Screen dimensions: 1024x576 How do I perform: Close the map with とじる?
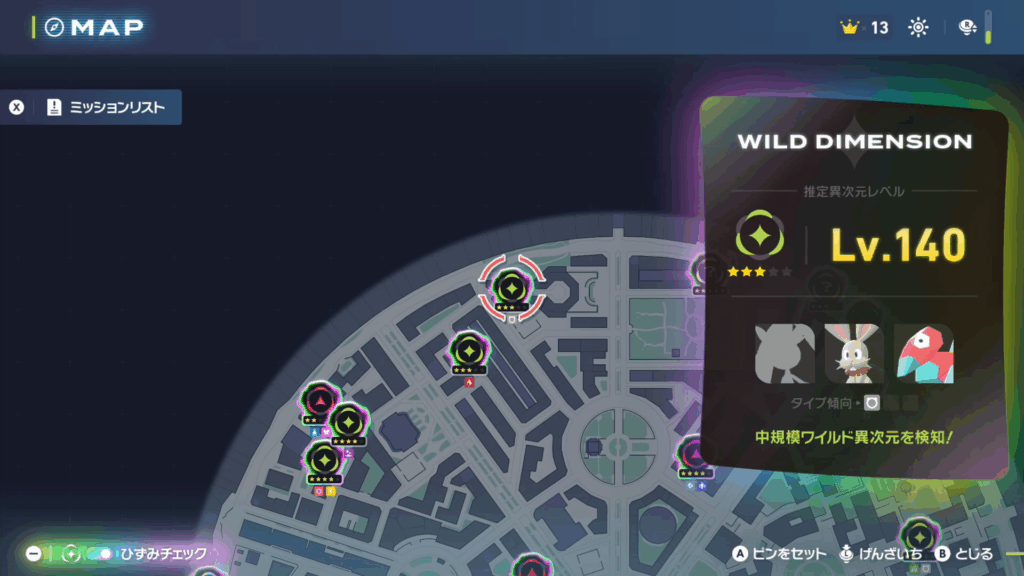click(964, 553)
